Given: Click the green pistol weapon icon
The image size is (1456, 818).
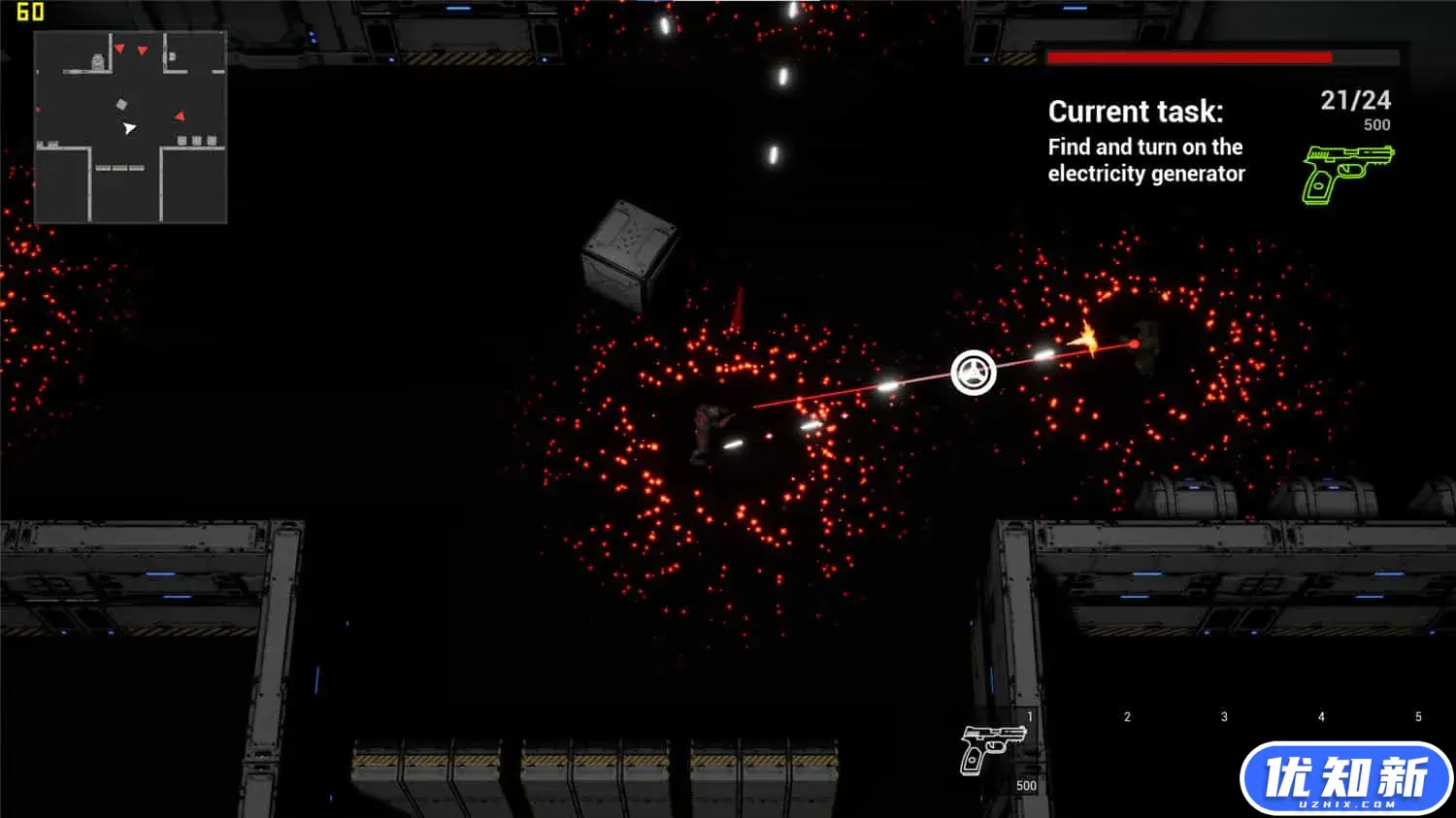Looking at the screenshot, I should point(1346,173).
